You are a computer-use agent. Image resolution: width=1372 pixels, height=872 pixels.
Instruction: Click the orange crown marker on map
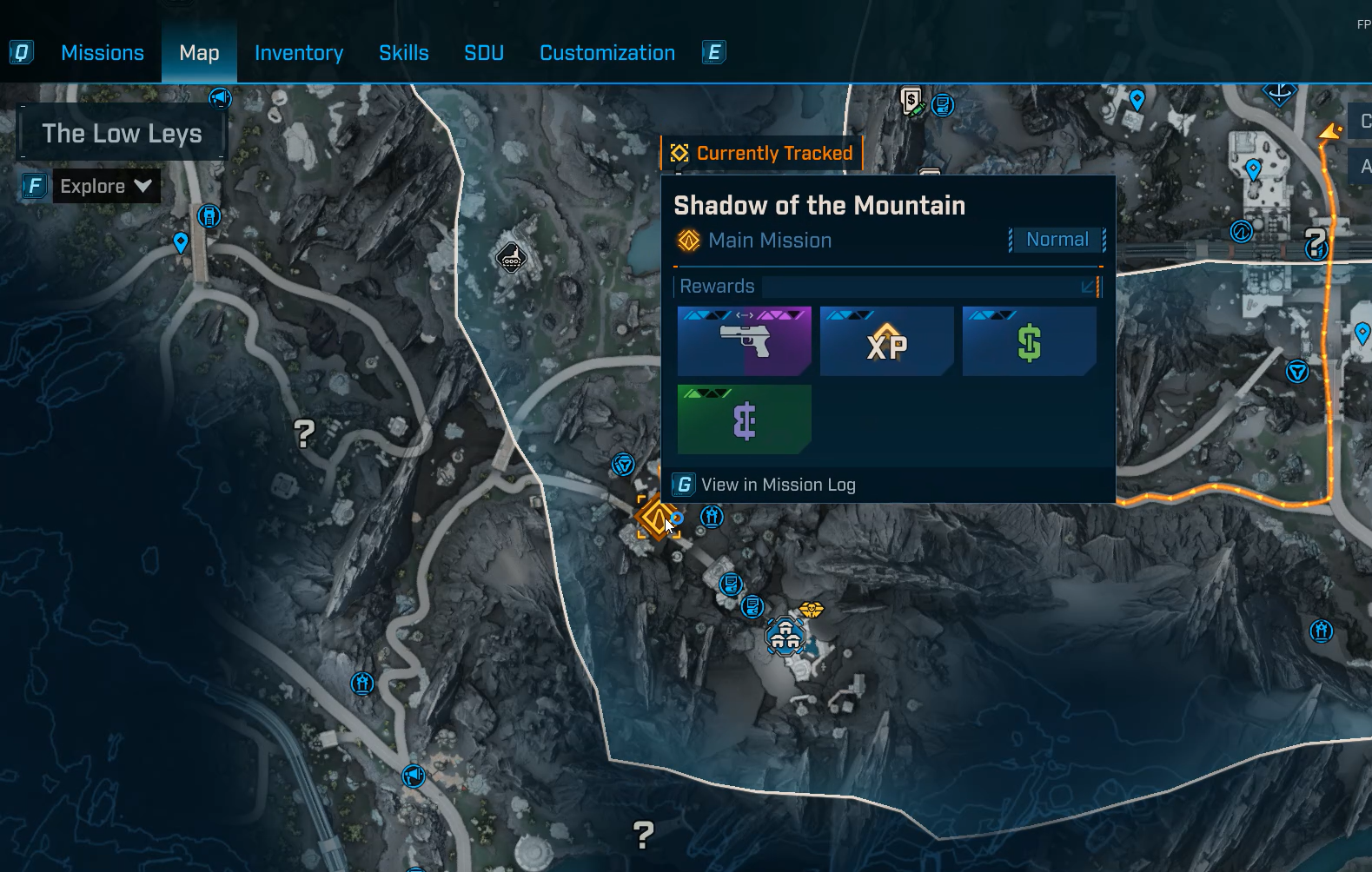click(x=811, y=610)
